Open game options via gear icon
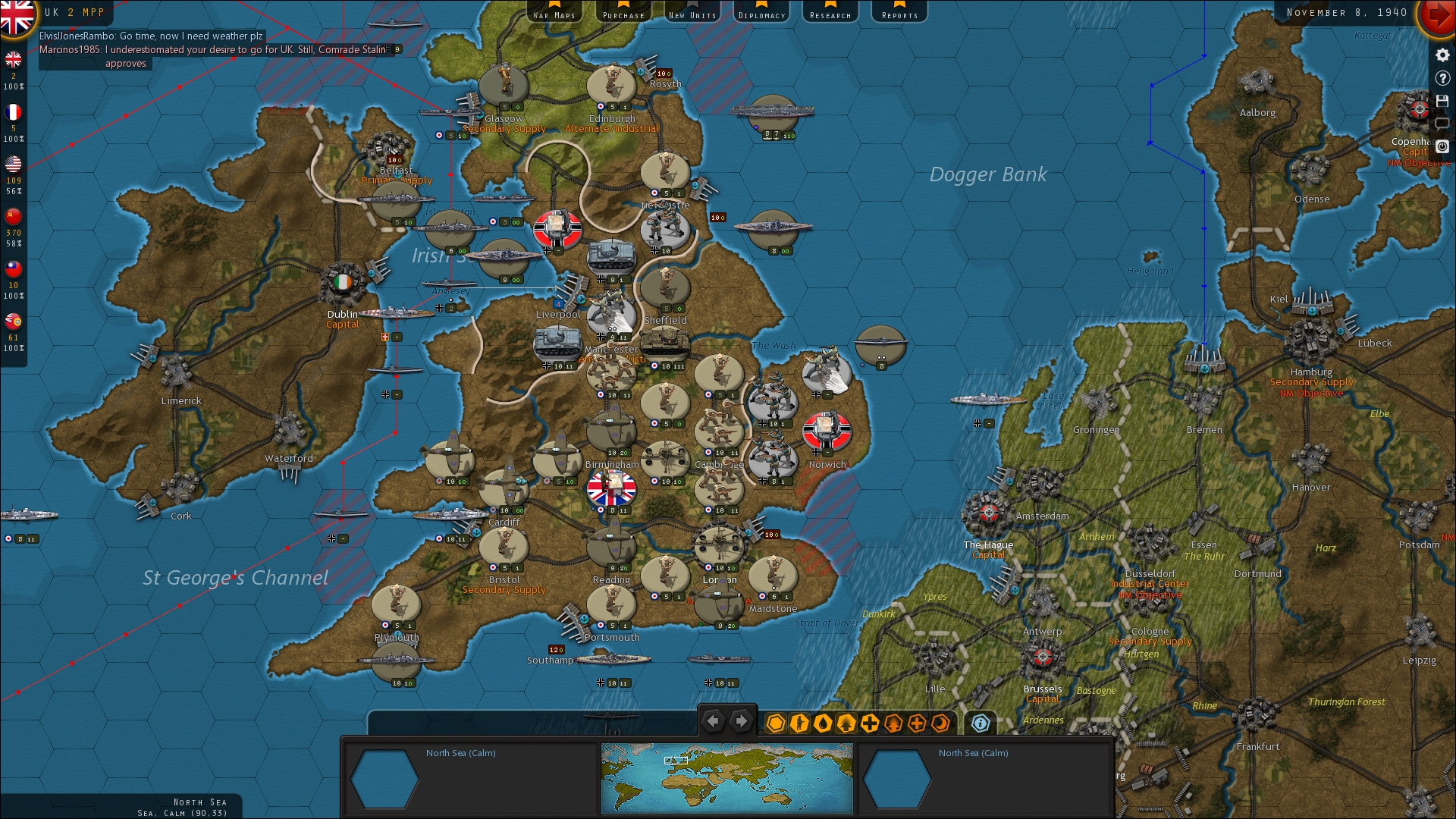This screenshot has height=819, width=1456. pyautogui.click(x=1442, y=55)
